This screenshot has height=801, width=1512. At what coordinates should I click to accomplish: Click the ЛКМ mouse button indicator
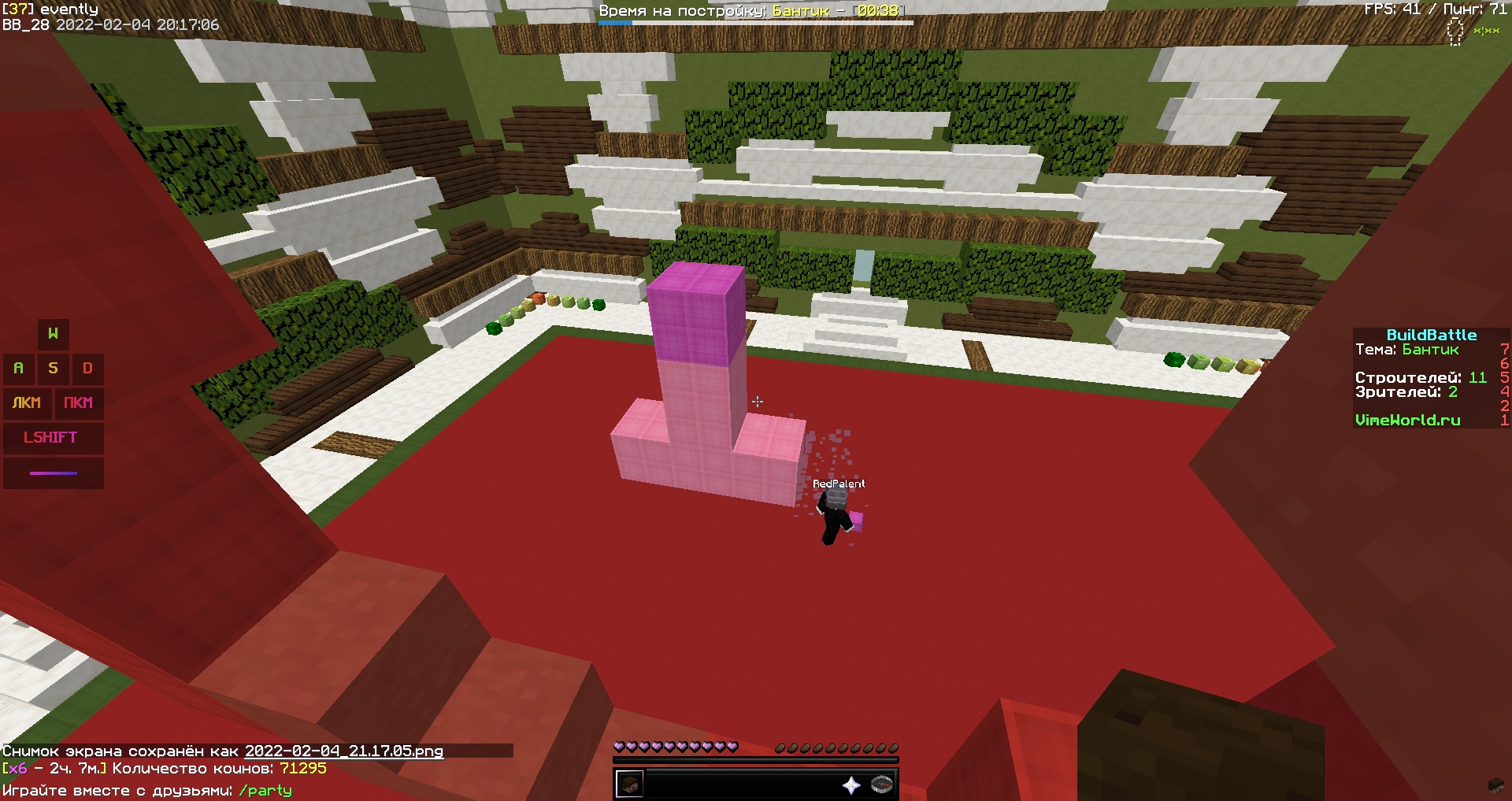[27, 403]
